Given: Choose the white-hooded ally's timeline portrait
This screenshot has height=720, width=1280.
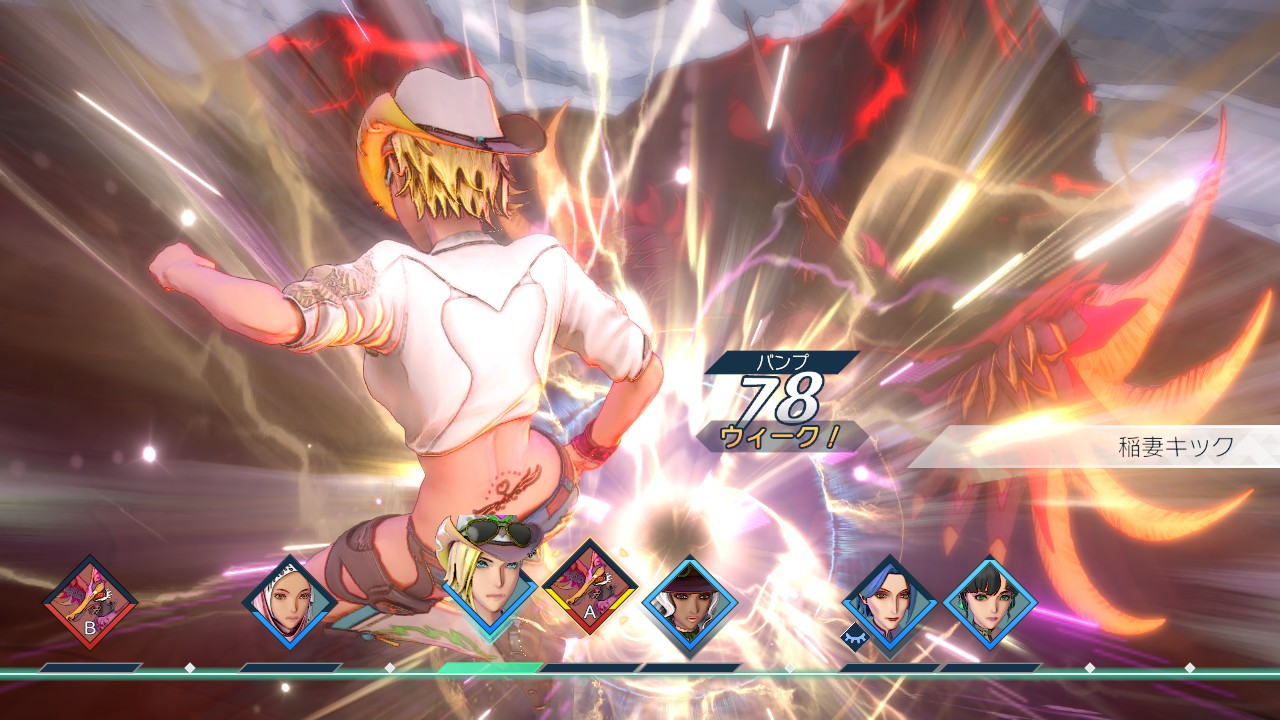Looking at the screenshot, I should 290,602.
